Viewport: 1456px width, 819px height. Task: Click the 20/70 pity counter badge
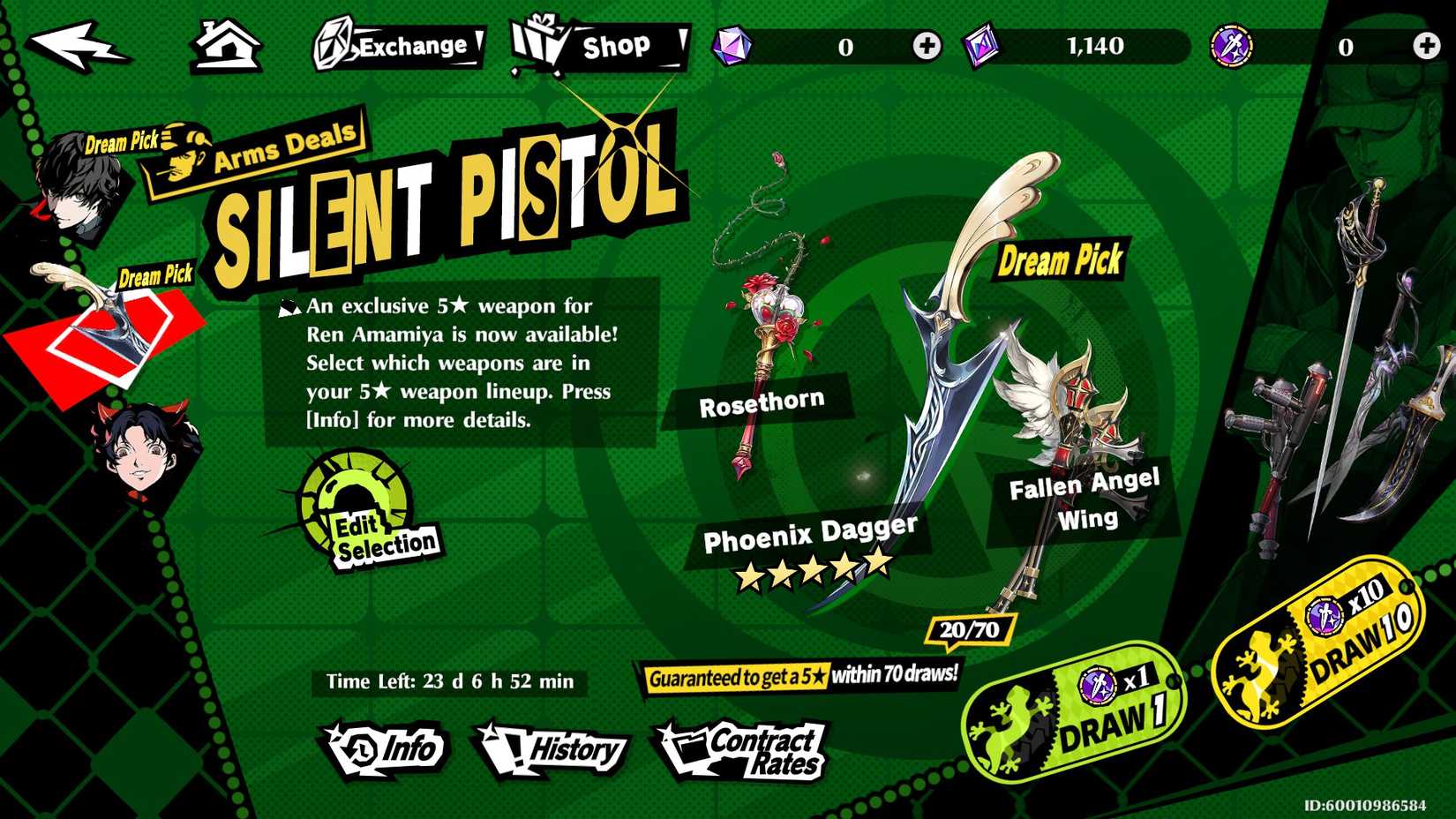point(968,628)
